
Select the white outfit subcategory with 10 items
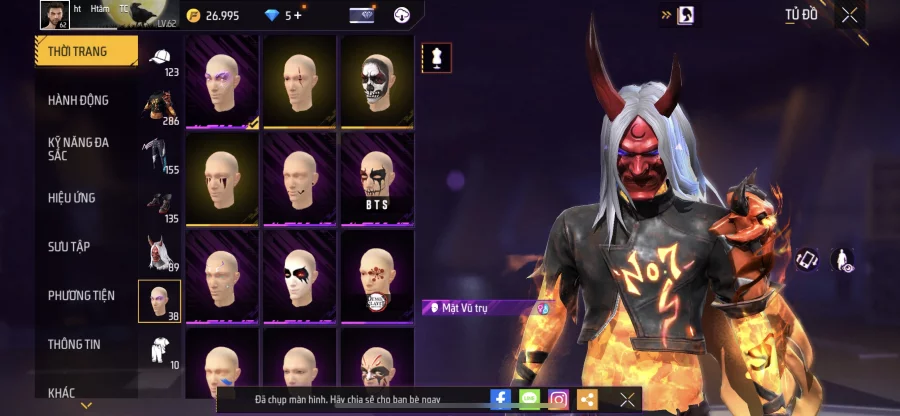tap(160, 350)
